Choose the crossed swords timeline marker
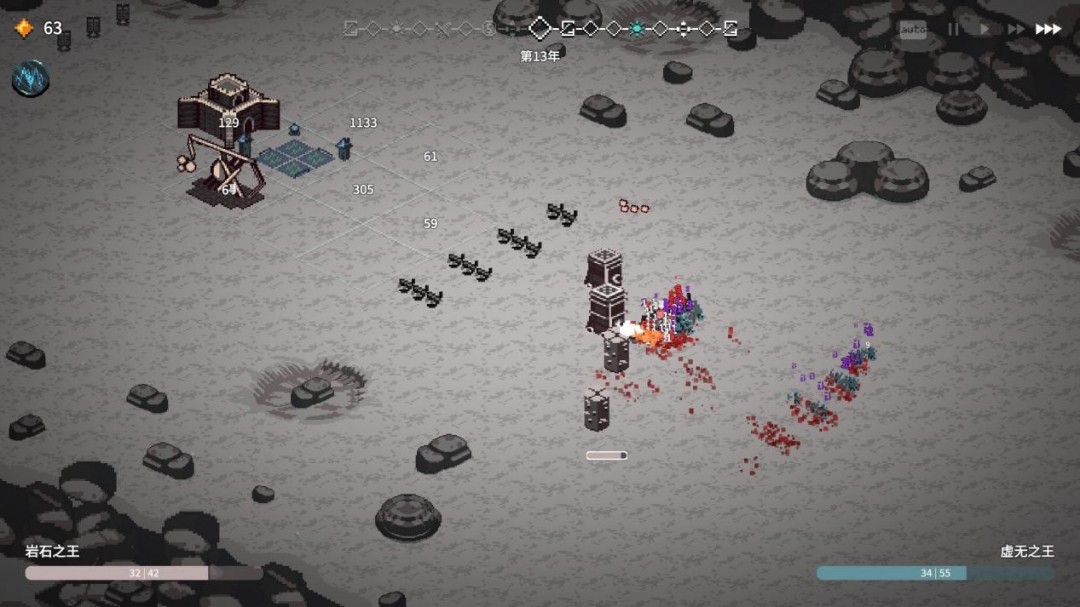 click(443, 28)
